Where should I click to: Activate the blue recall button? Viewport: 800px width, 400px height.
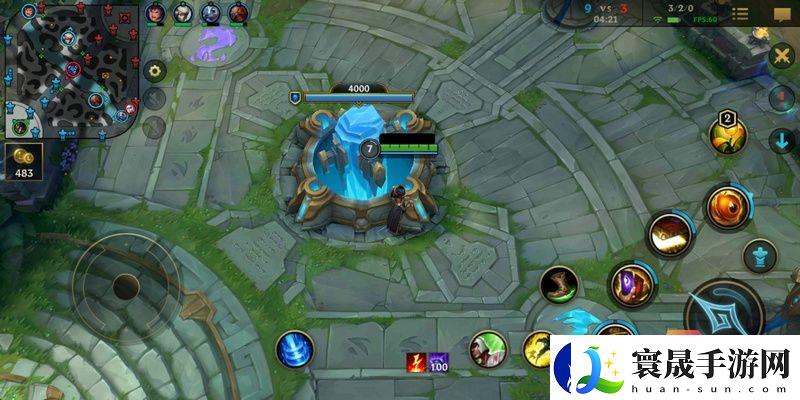294,349
